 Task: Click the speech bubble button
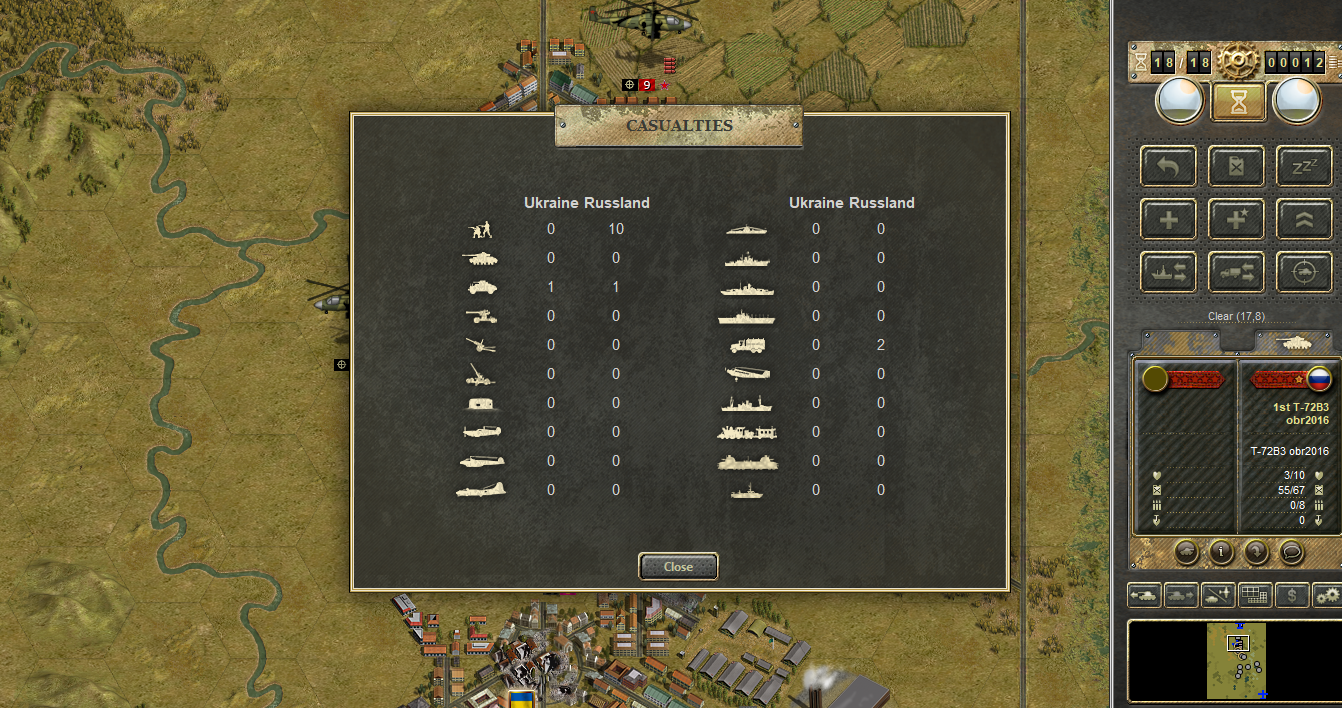1291,551
